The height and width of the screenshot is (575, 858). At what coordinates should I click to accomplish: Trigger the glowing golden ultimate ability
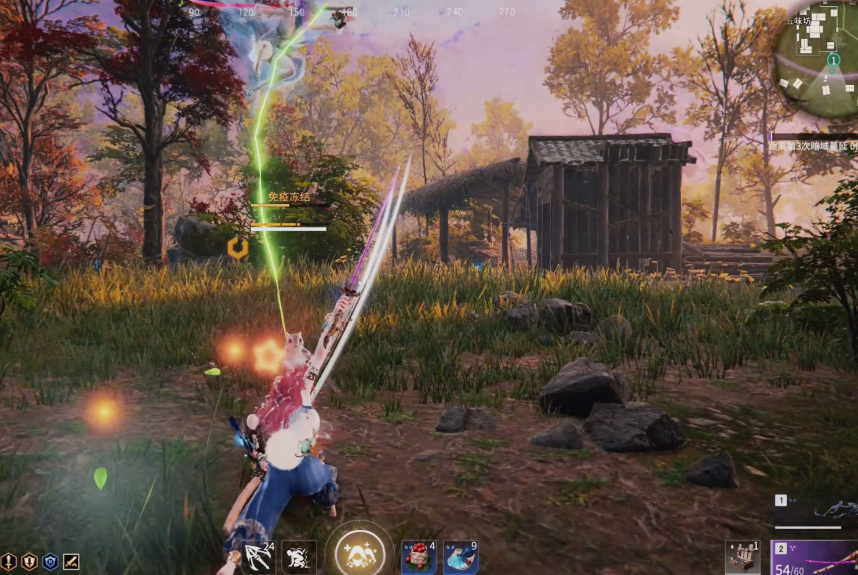click(x=359, y=552)
